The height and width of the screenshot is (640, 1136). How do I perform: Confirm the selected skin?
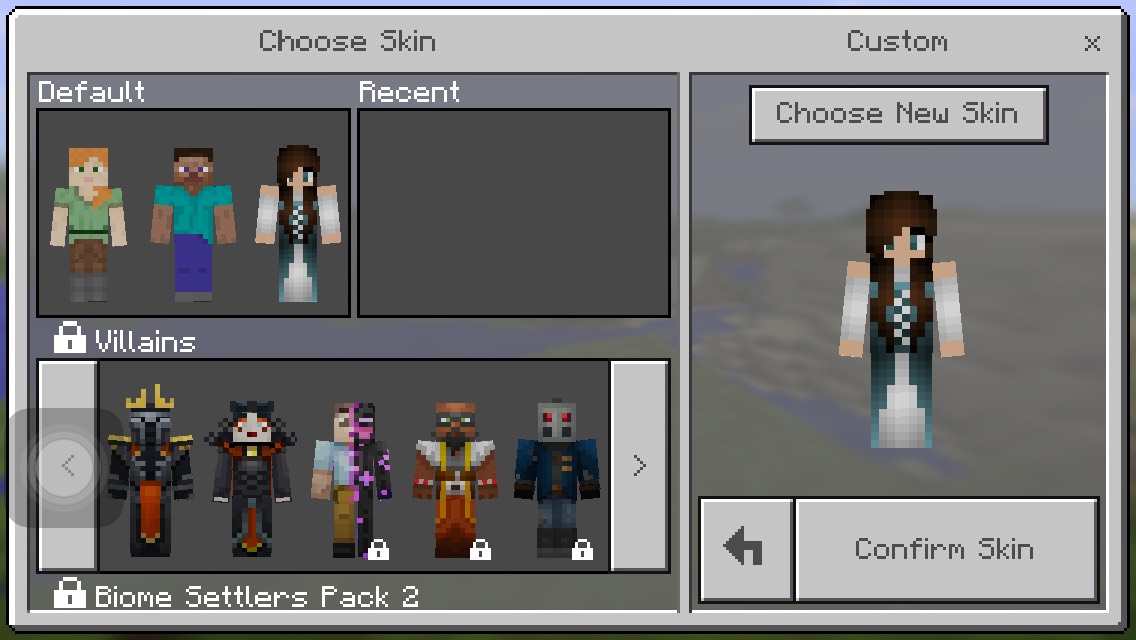(945, 549)
